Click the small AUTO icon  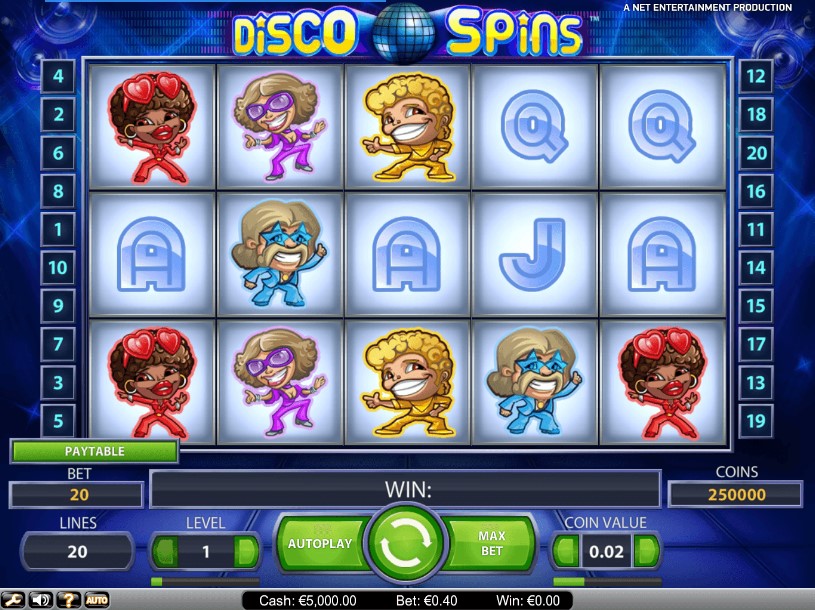click(x=96, y=600)
